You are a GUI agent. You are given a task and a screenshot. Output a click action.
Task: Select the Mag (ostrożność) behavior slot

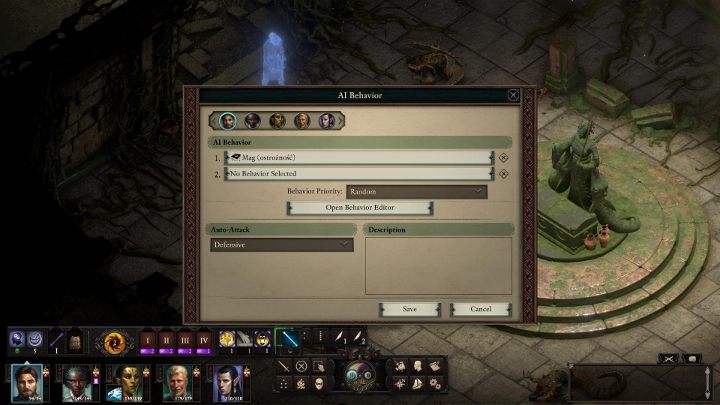pos(359,157)
